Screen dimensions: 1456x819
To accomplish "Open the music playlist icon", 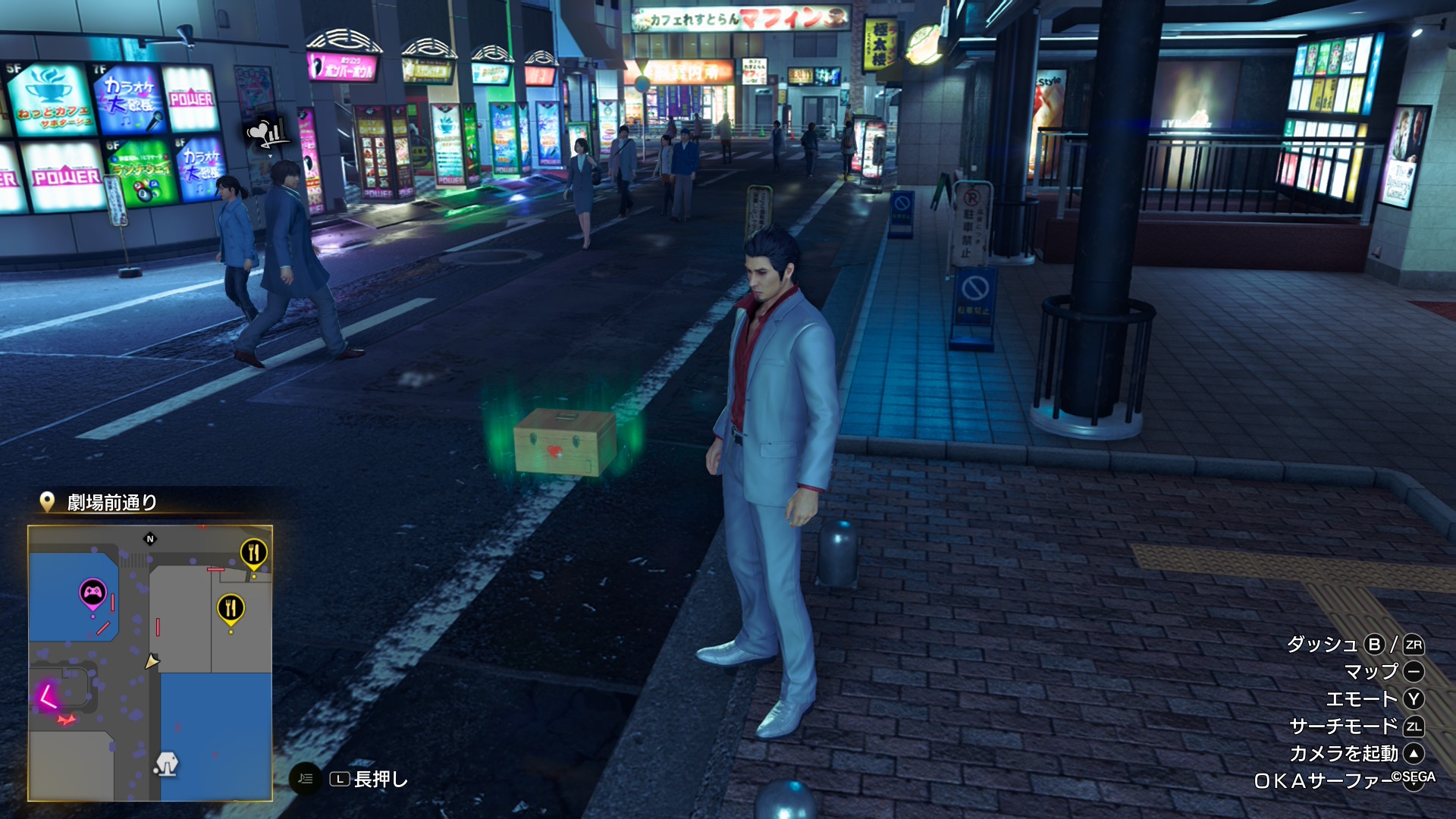I will (305, 778).
